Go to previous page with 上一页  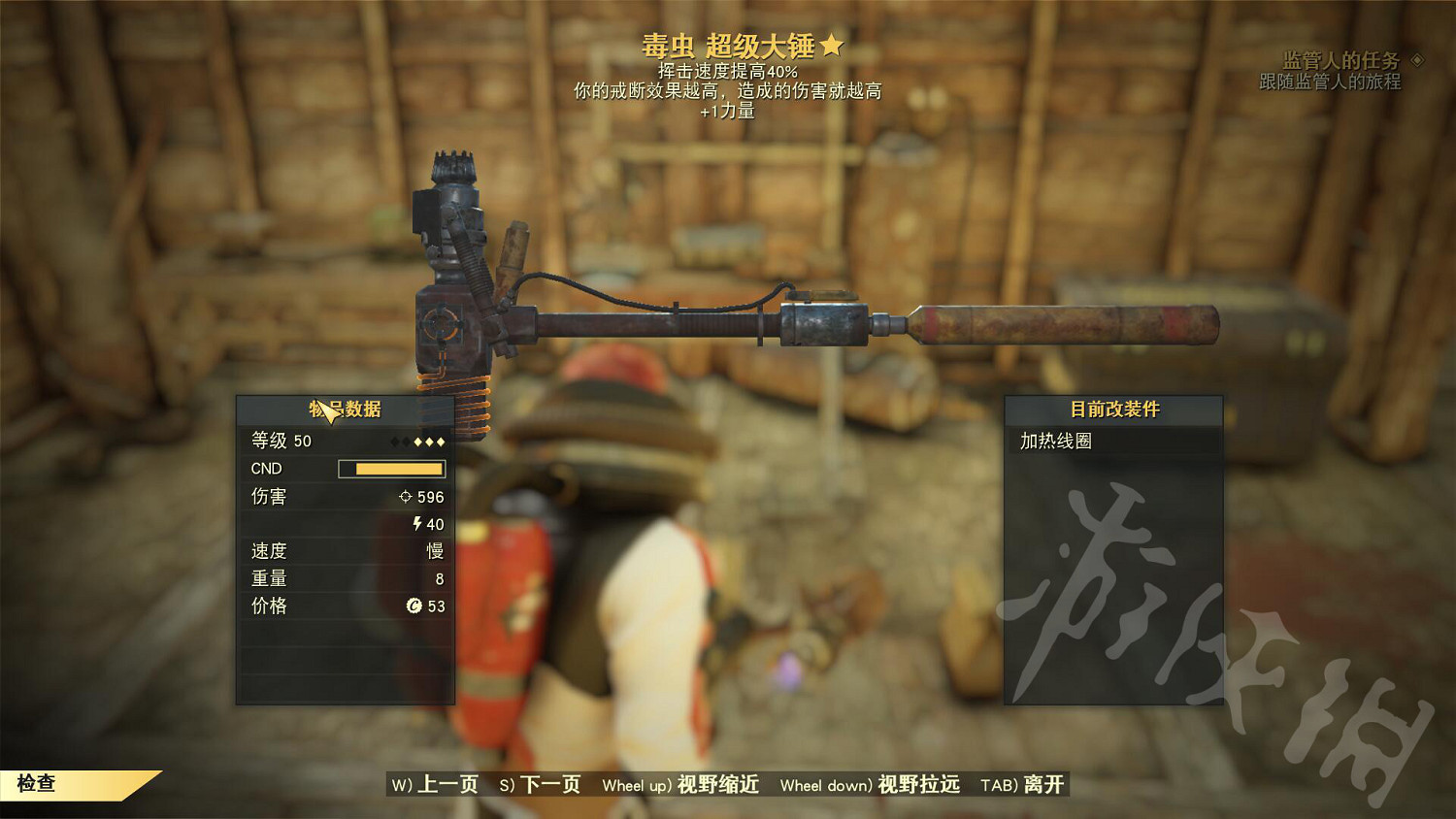(435, 784)
